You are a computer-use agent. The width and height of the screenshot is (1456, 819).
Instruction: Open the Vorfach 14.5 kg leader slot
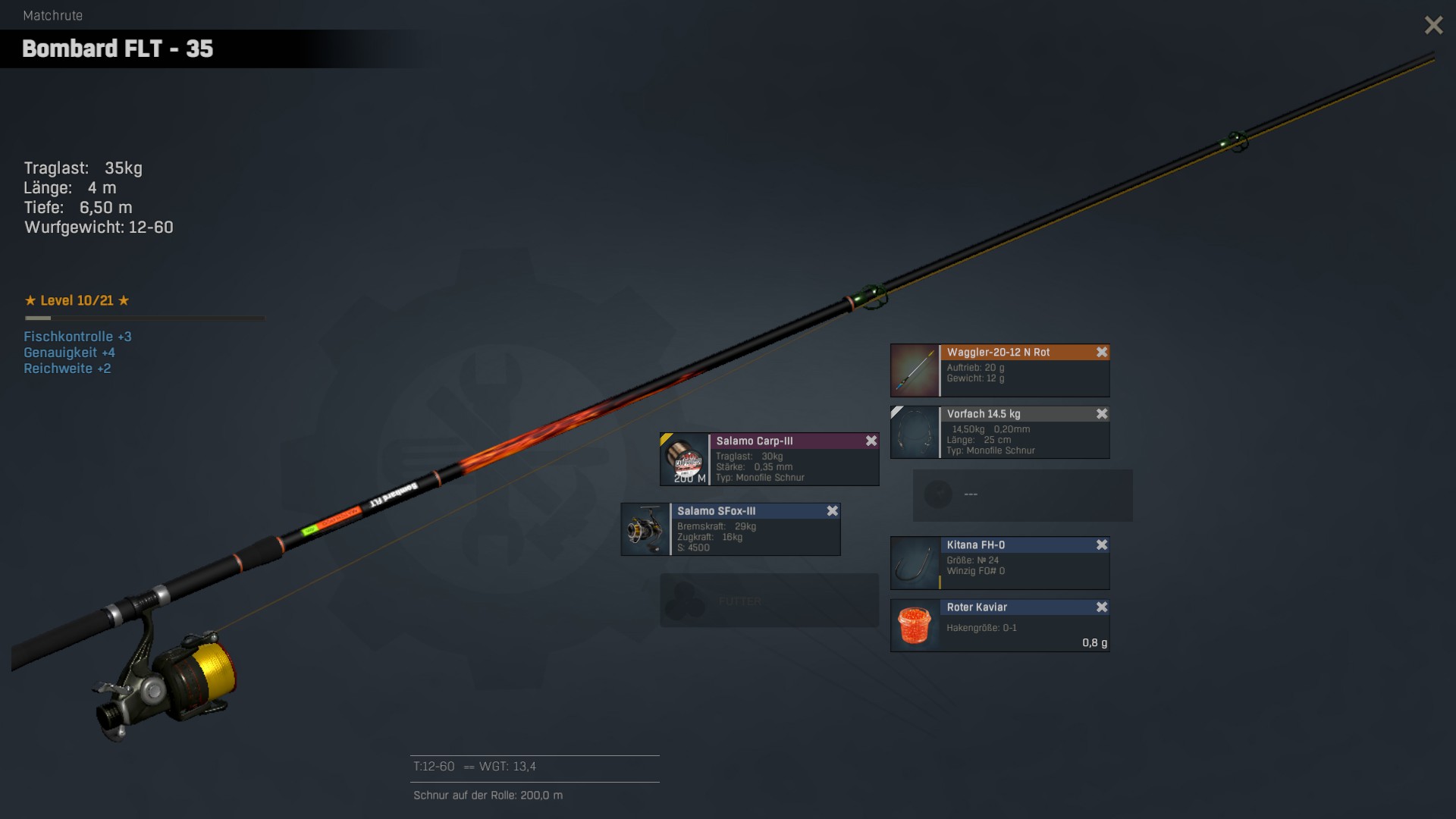999,433
